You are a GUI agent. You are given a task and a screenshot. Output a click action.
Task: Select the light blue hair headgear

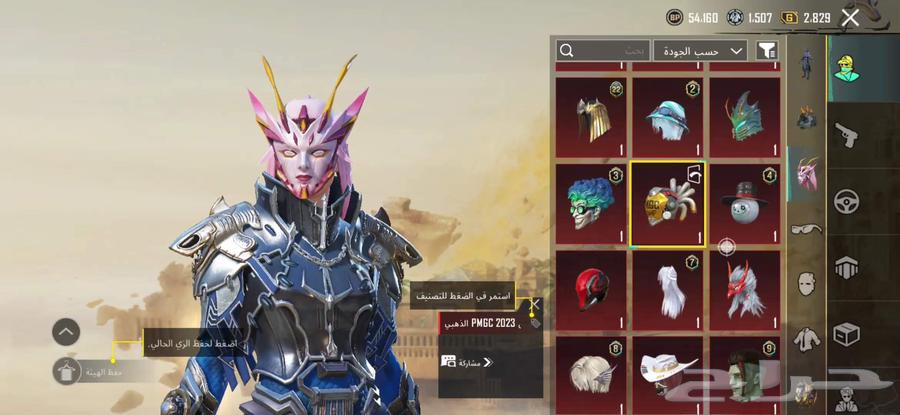click(667, 117)
